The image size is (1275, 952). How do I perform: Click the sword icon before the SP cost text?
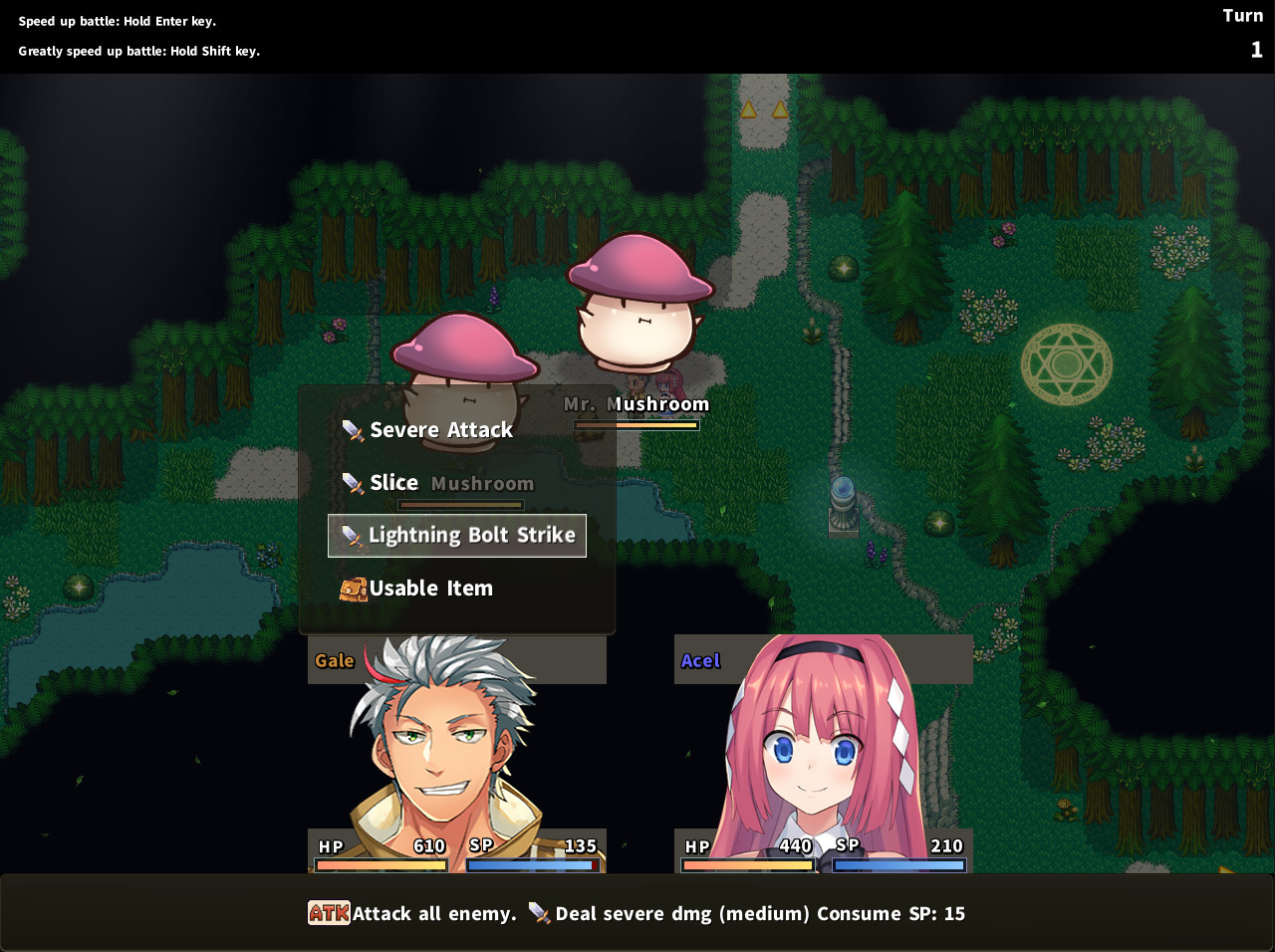[x=540, y=913]
